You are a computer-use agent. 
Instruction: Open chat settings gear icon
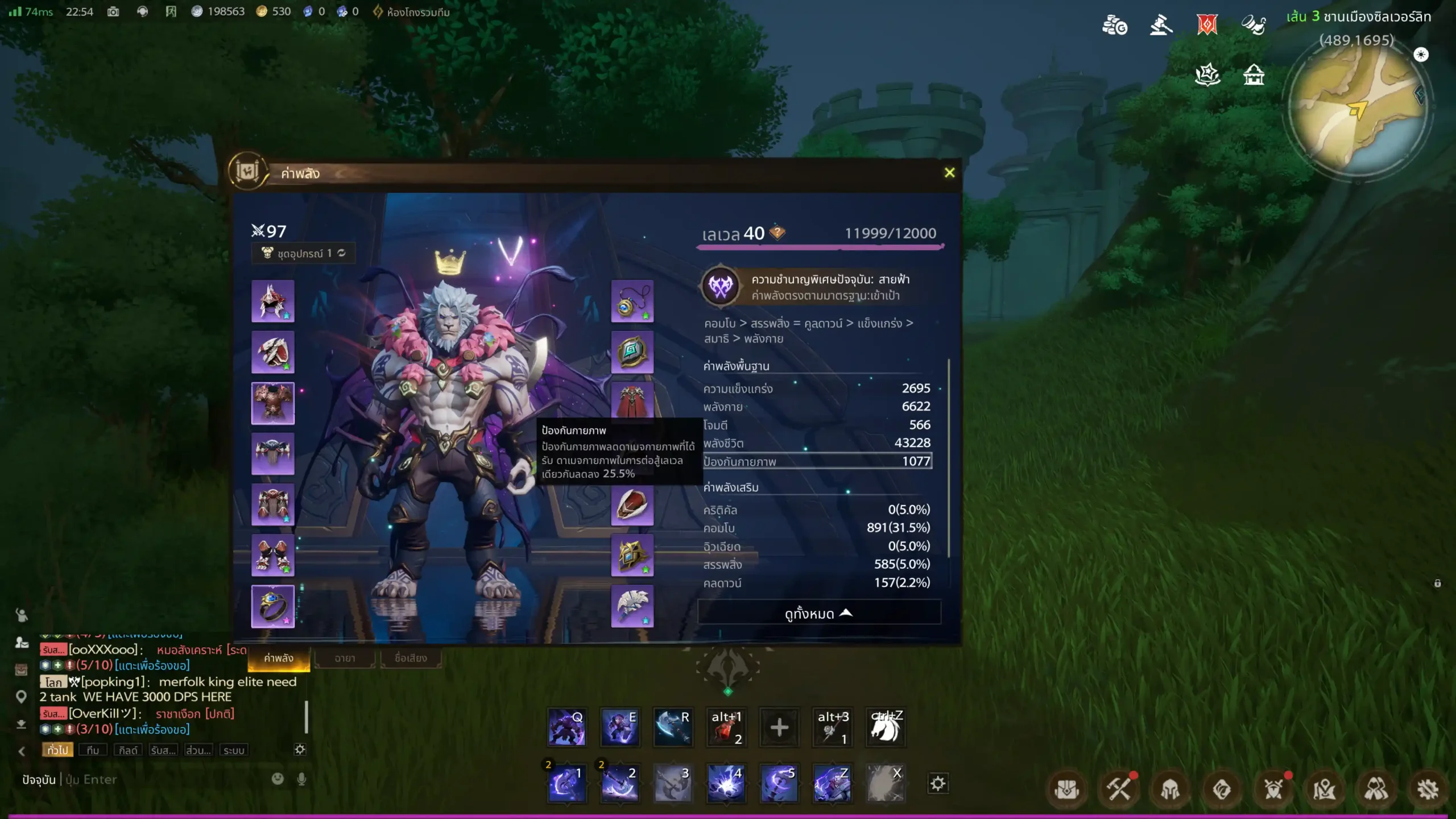300,750
